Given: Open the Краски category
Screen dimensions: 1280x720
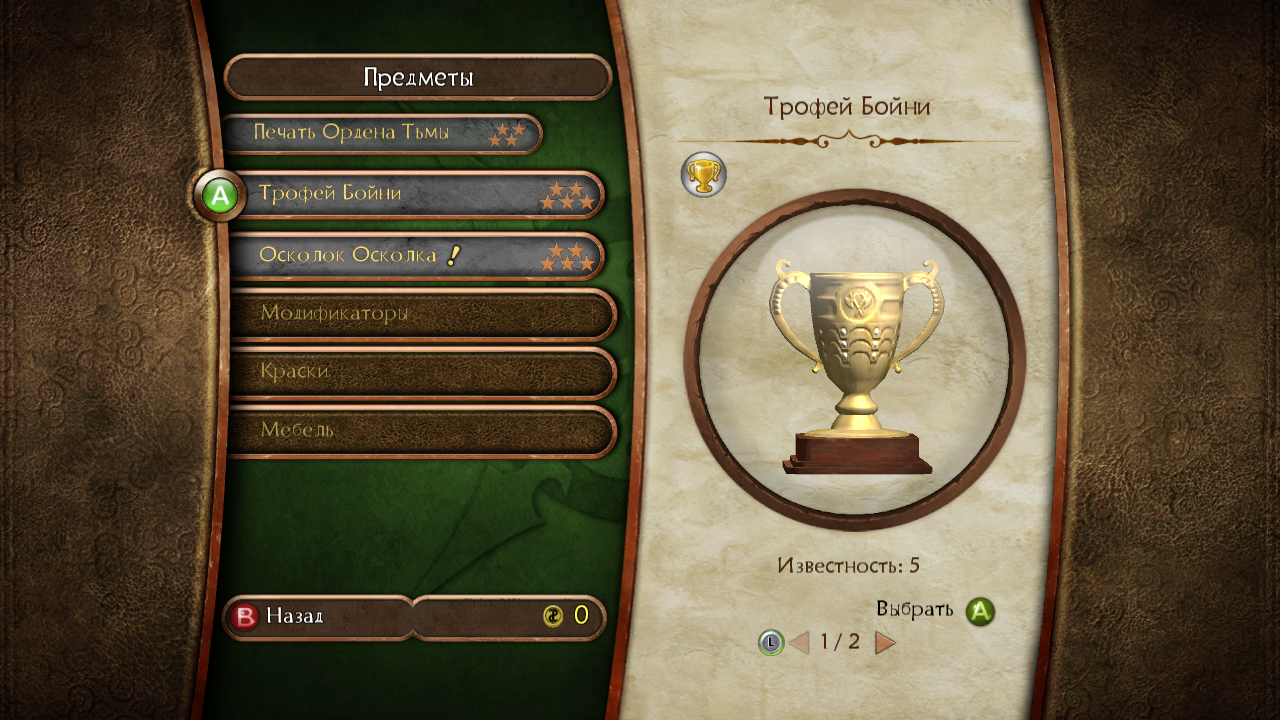Looking at the screenshot, I should click(420, 372).
